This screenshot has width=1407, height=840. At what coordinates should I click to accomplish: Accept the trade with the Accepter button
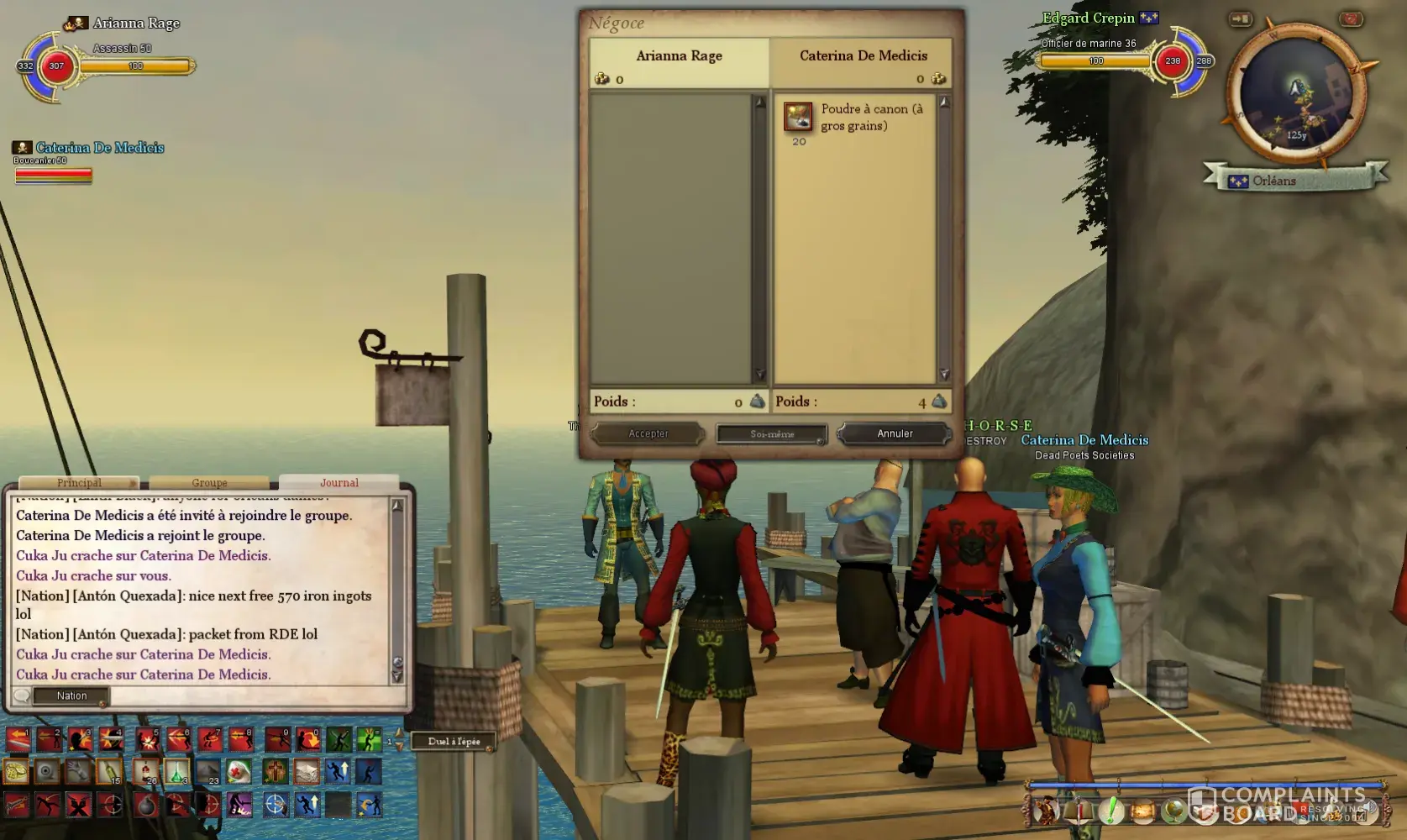click(648, 433)
